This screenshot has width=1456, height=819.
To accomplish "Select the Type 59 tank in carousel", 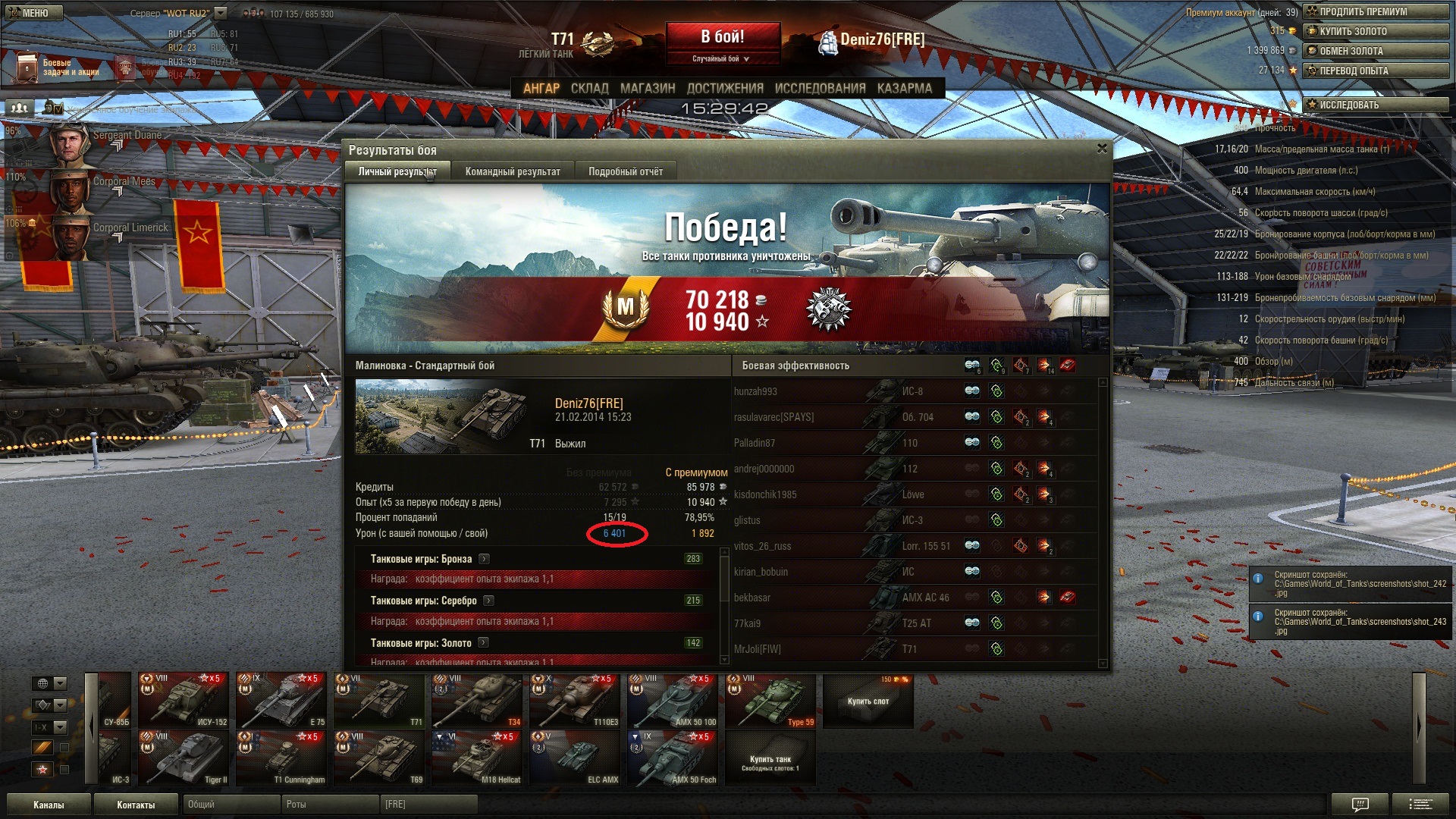I will pyautogui.click(x=770, y=701).
